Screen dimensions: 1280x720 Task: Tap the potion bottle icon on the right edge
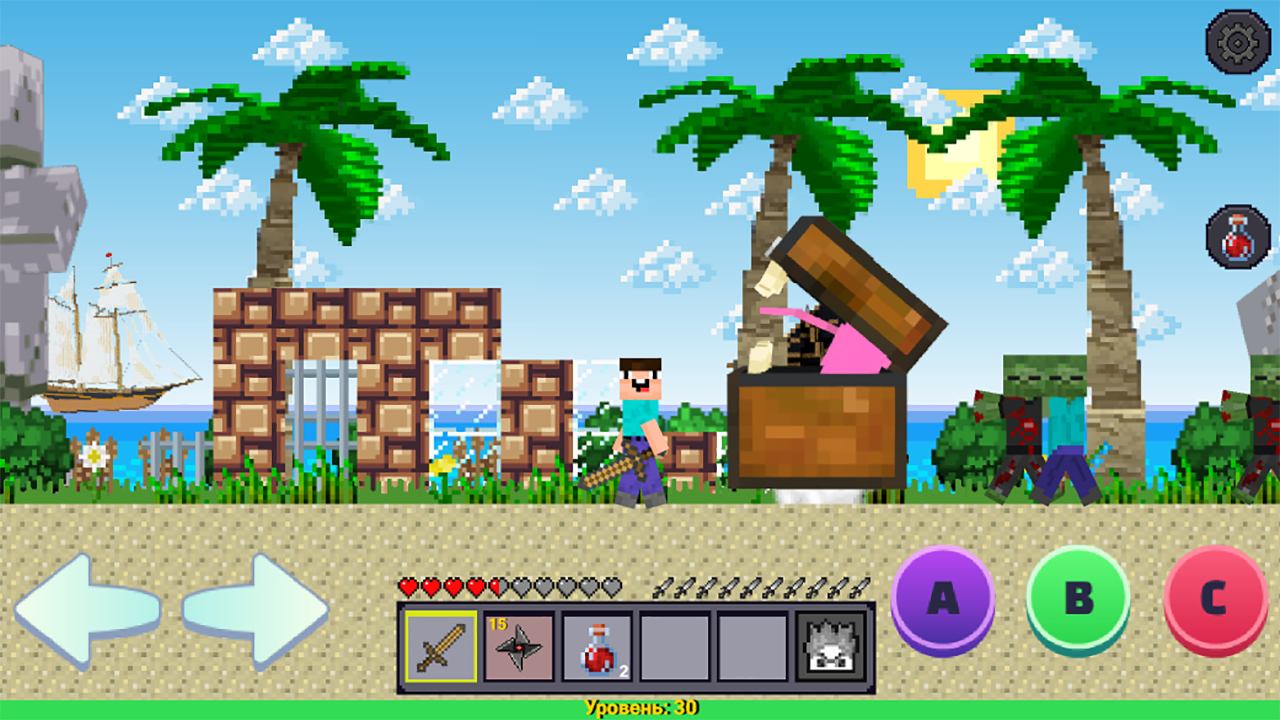[1237, 237]
